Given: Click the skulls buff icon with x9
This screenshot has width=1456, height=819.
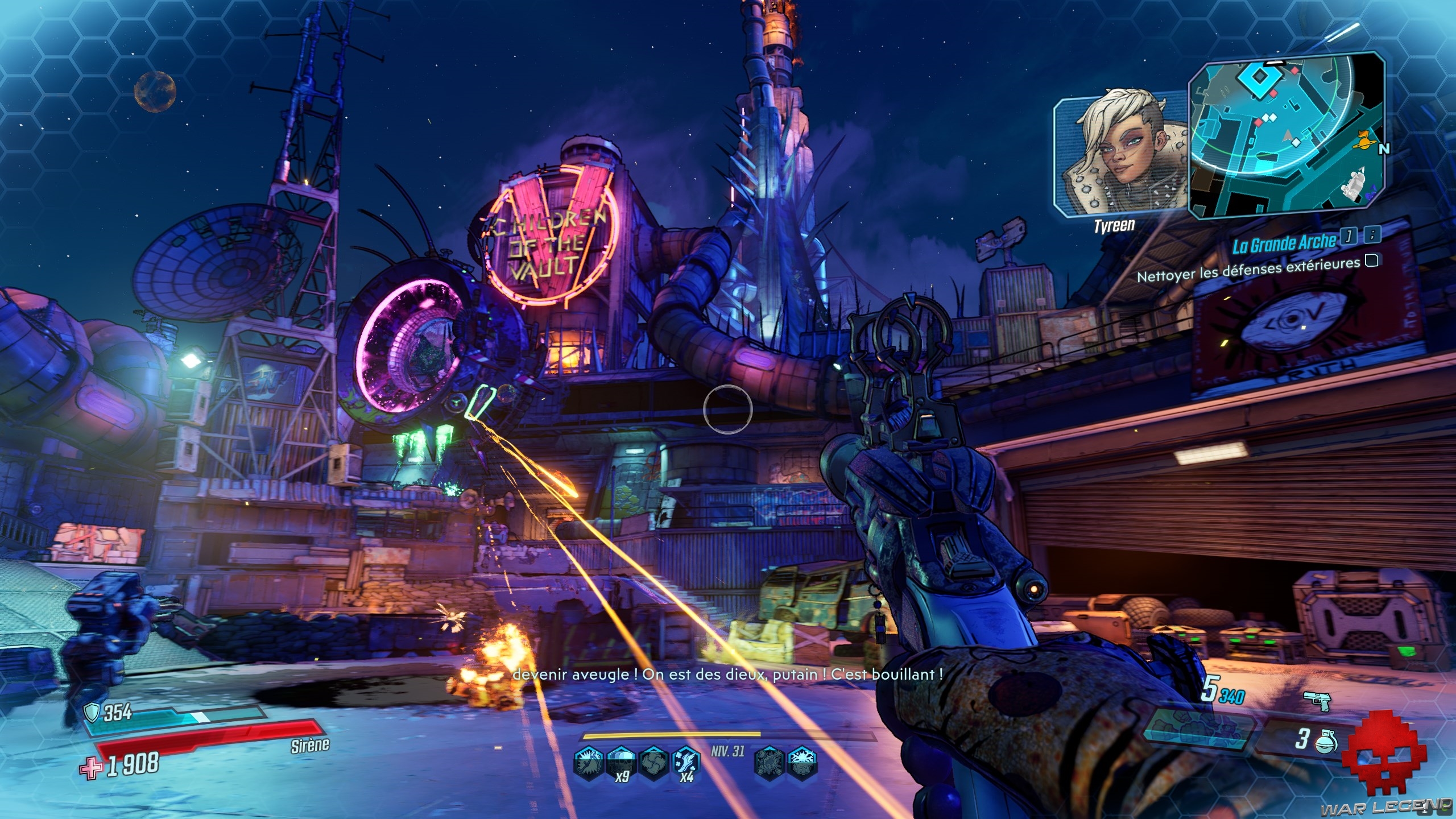Looking at the screenshot, I should pos(621,763).
